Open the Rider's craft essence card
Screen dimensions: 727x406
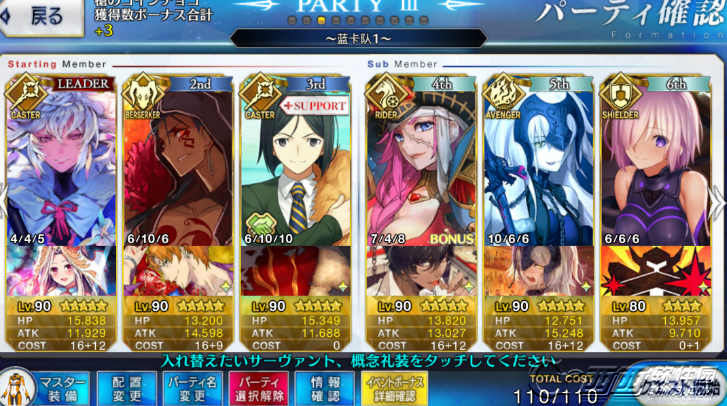point(420,270)
